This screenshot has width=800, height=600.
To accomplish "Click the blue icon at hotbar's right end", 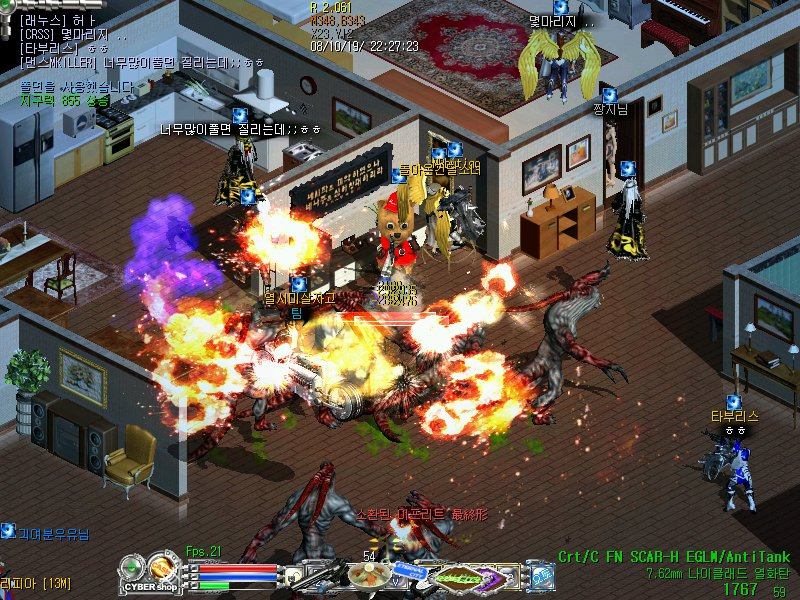I will coord(542,577).
